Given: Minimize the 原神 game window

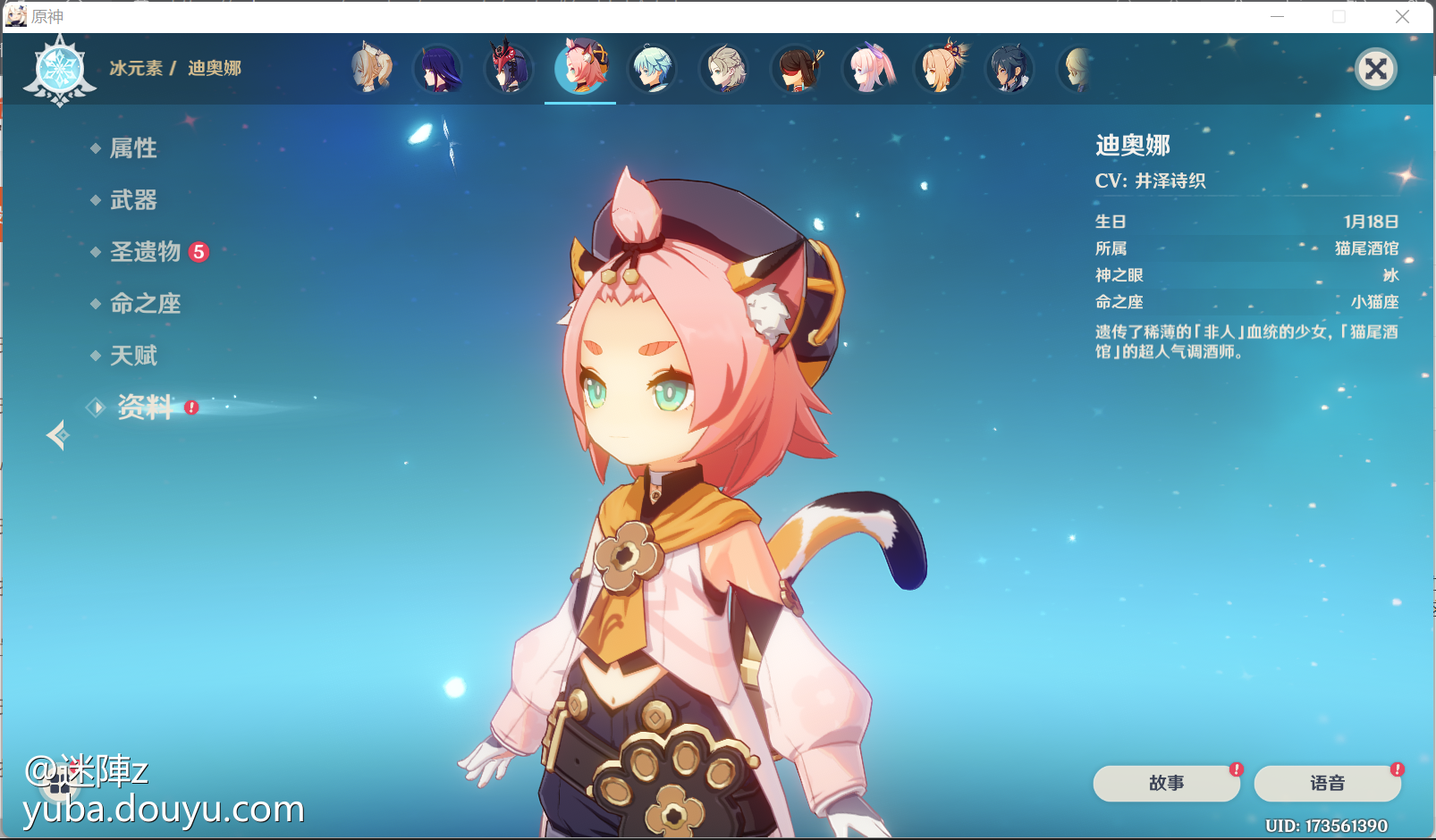Looking at the screenshot, I should pyautogui.click(x=1277, y=16).
